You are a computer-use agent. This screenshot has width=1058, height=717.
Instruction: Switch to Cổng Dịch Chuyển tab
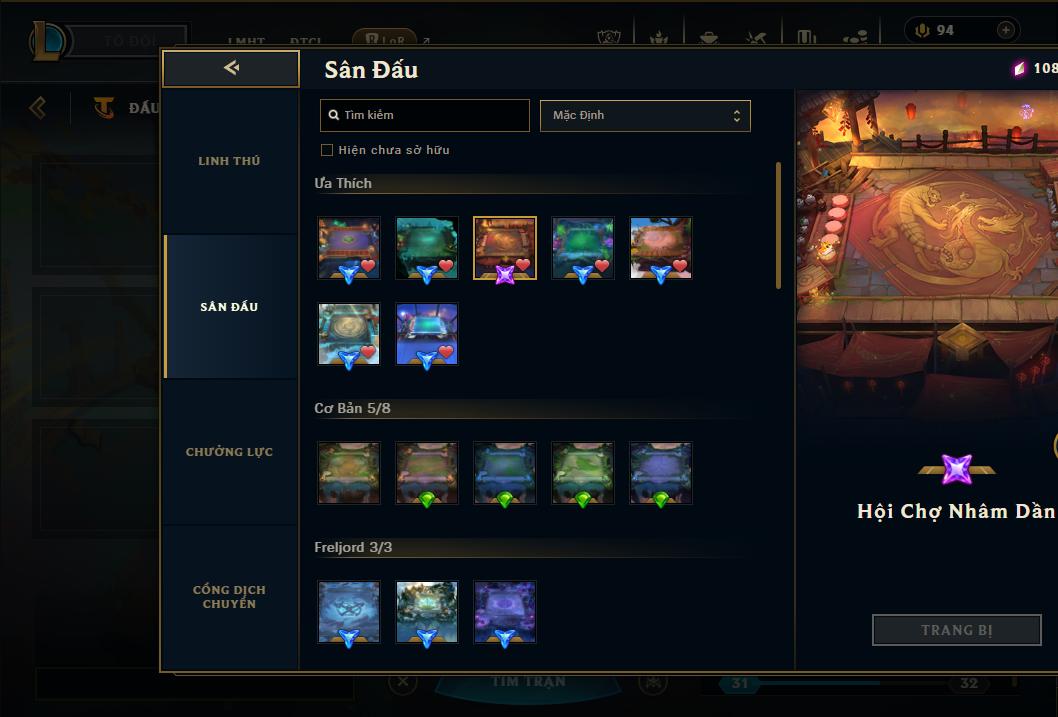229,597
